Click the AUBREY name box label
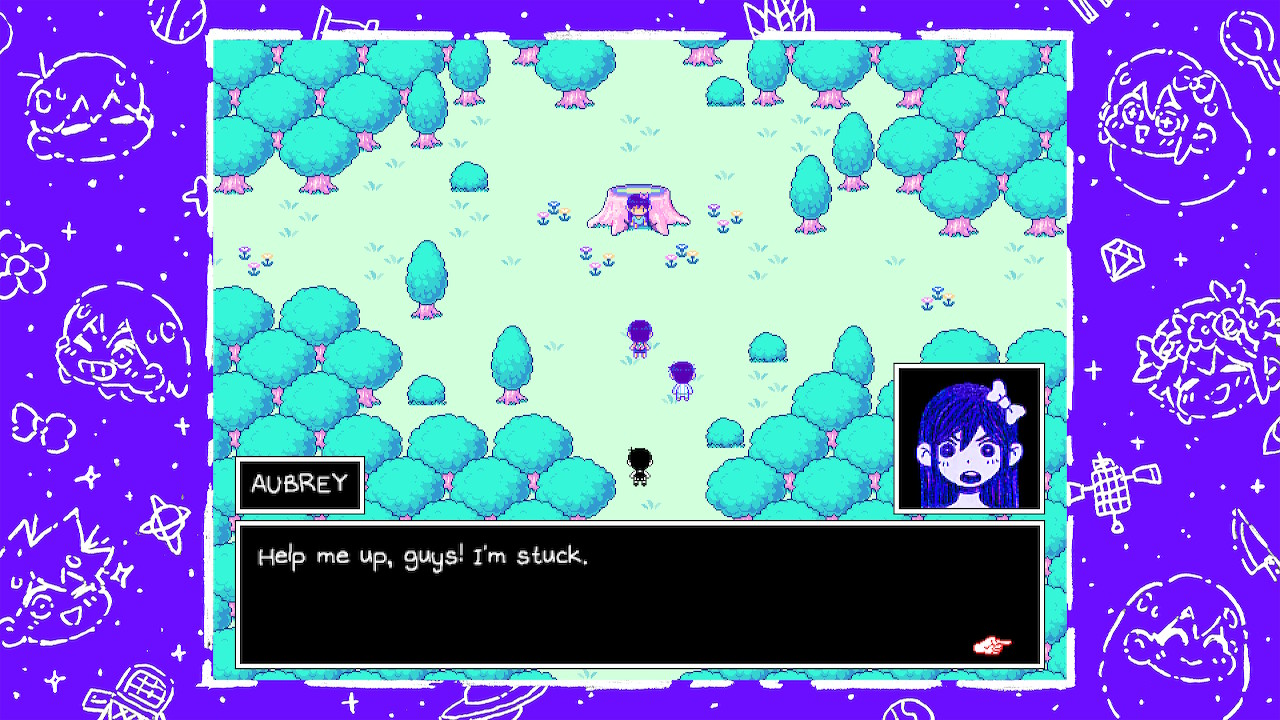Viewport: 1280px width, 720px height. (299, 485)
